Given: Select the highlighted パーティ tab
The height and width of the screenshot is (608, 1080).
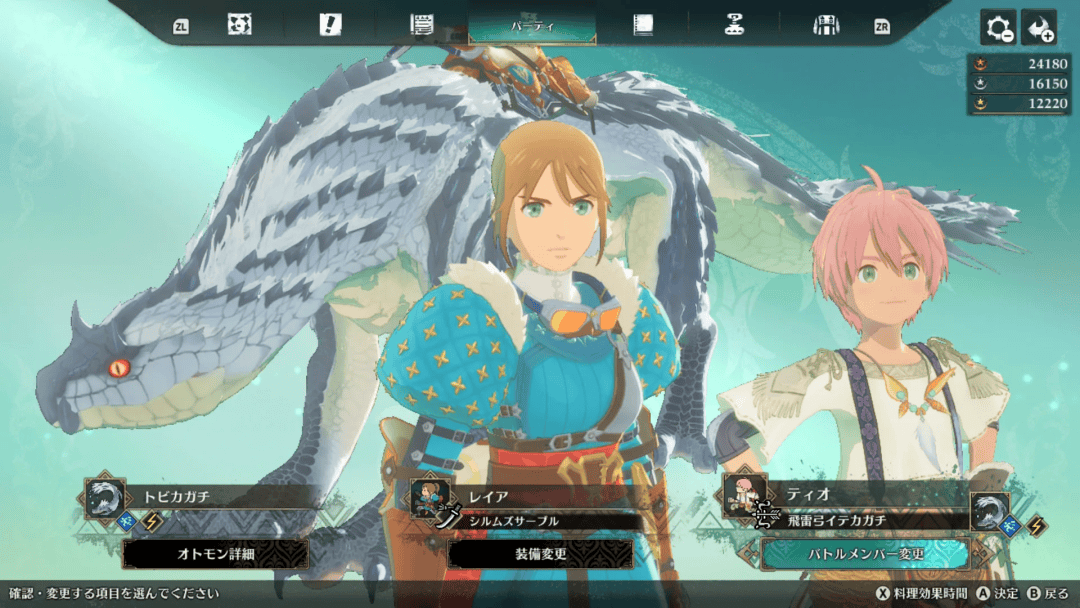Looking at the screenshot, I should (x=531, y=25).
